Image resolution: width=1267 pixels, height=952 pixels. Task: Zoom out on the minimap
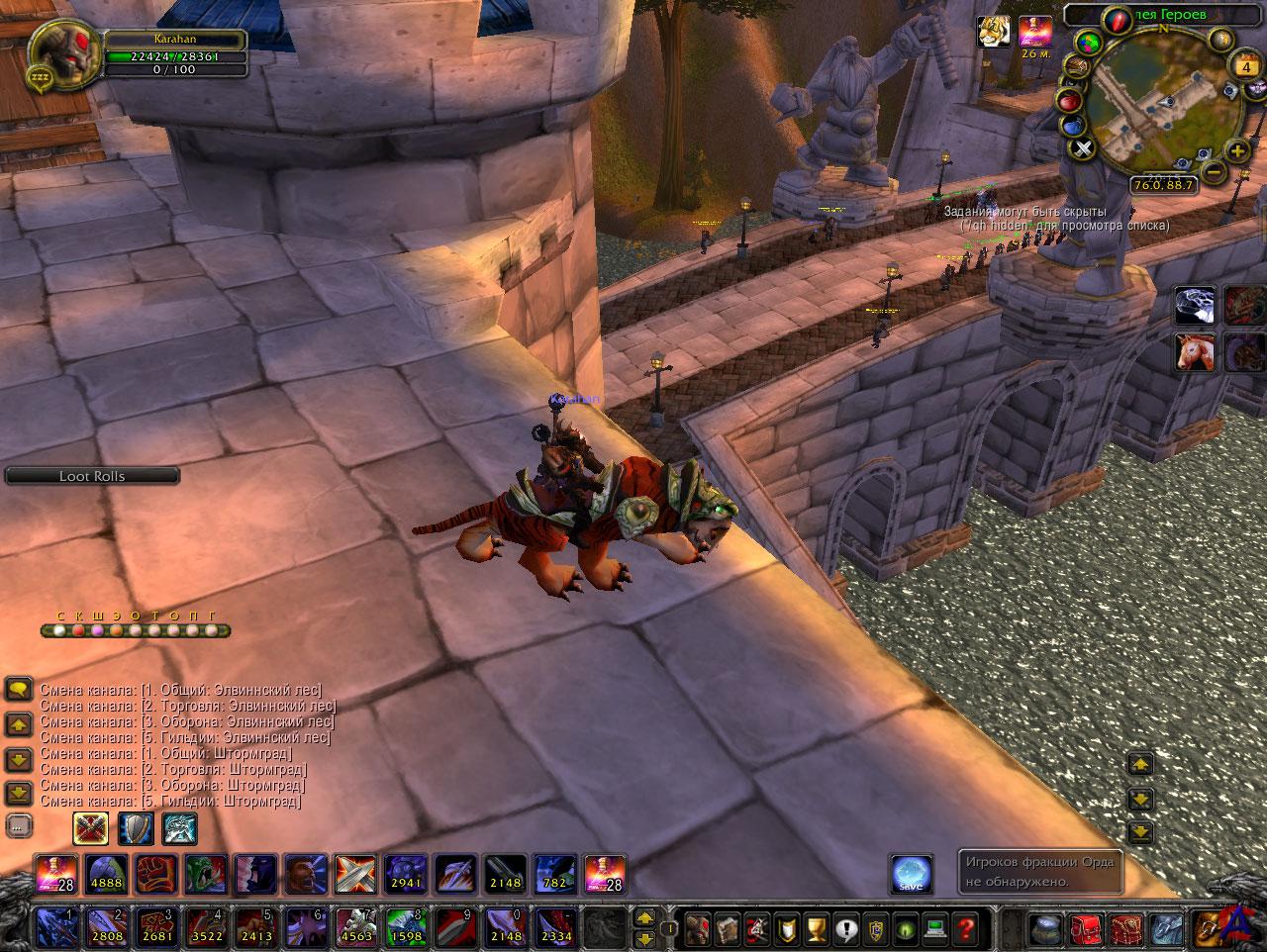click(x=1216, y=174)
